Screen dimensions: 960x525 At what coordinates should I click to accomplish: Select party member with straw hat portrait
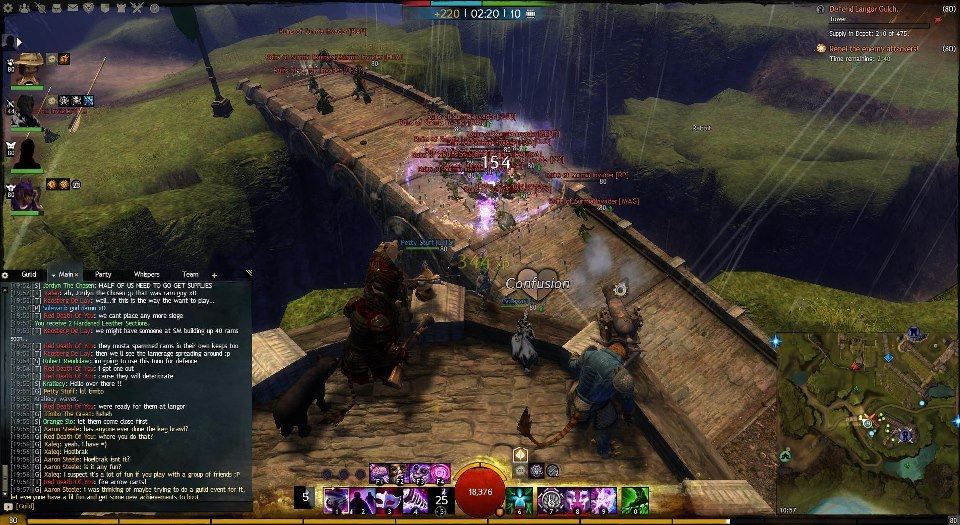point(29,67)
